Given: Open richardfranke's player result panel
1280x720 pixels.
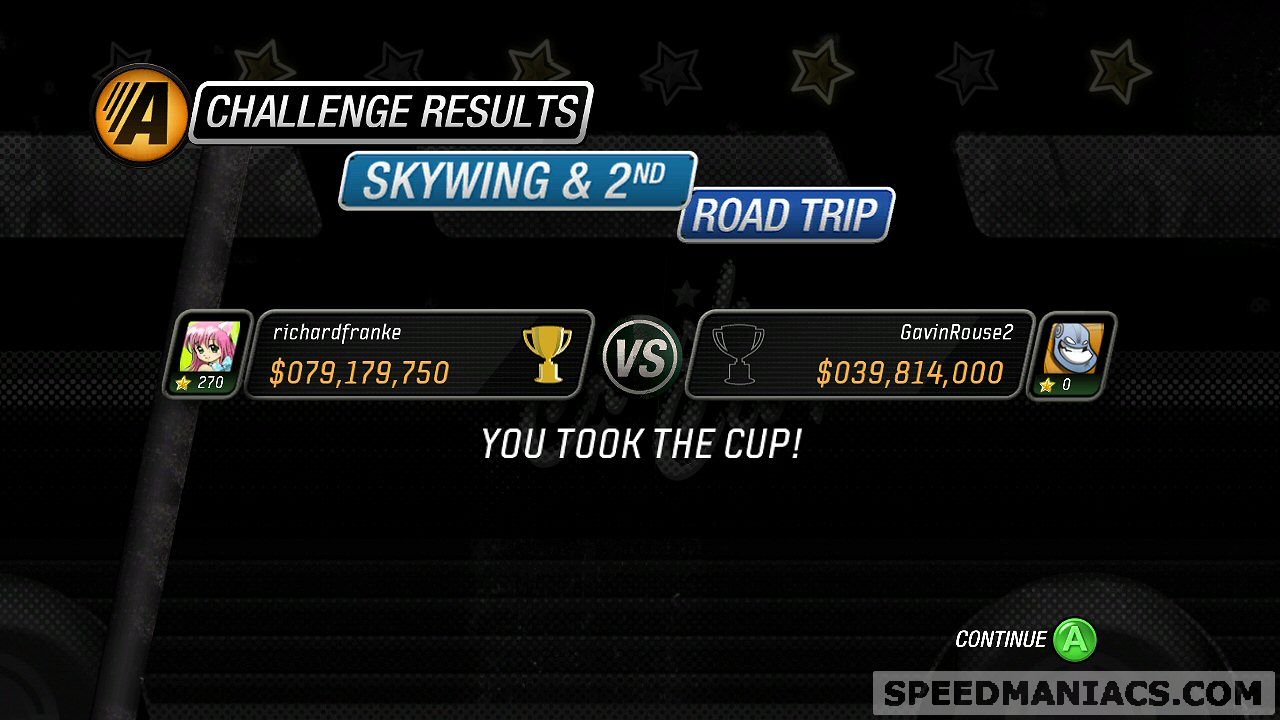Looking at the screenshot, I should tap(418, 355).
